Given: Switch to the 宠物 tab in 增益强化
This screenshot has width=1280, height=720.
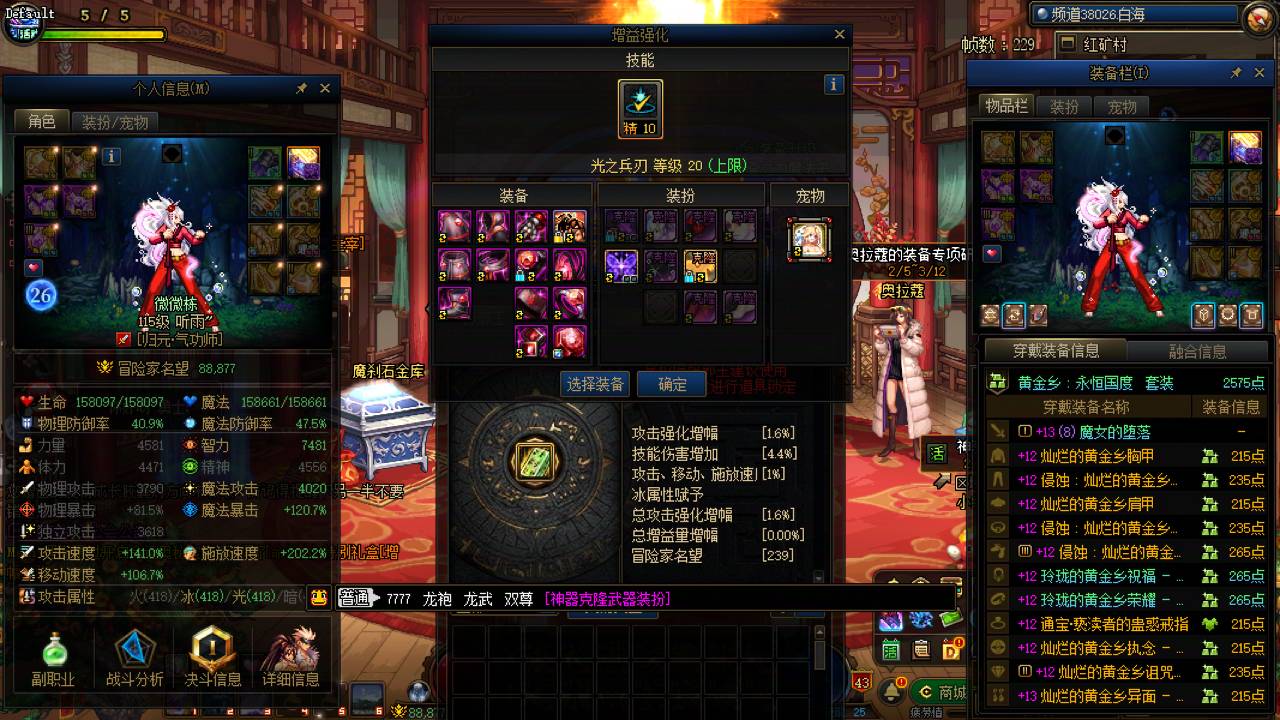Looking at the screenshot, I should [810, 194].
